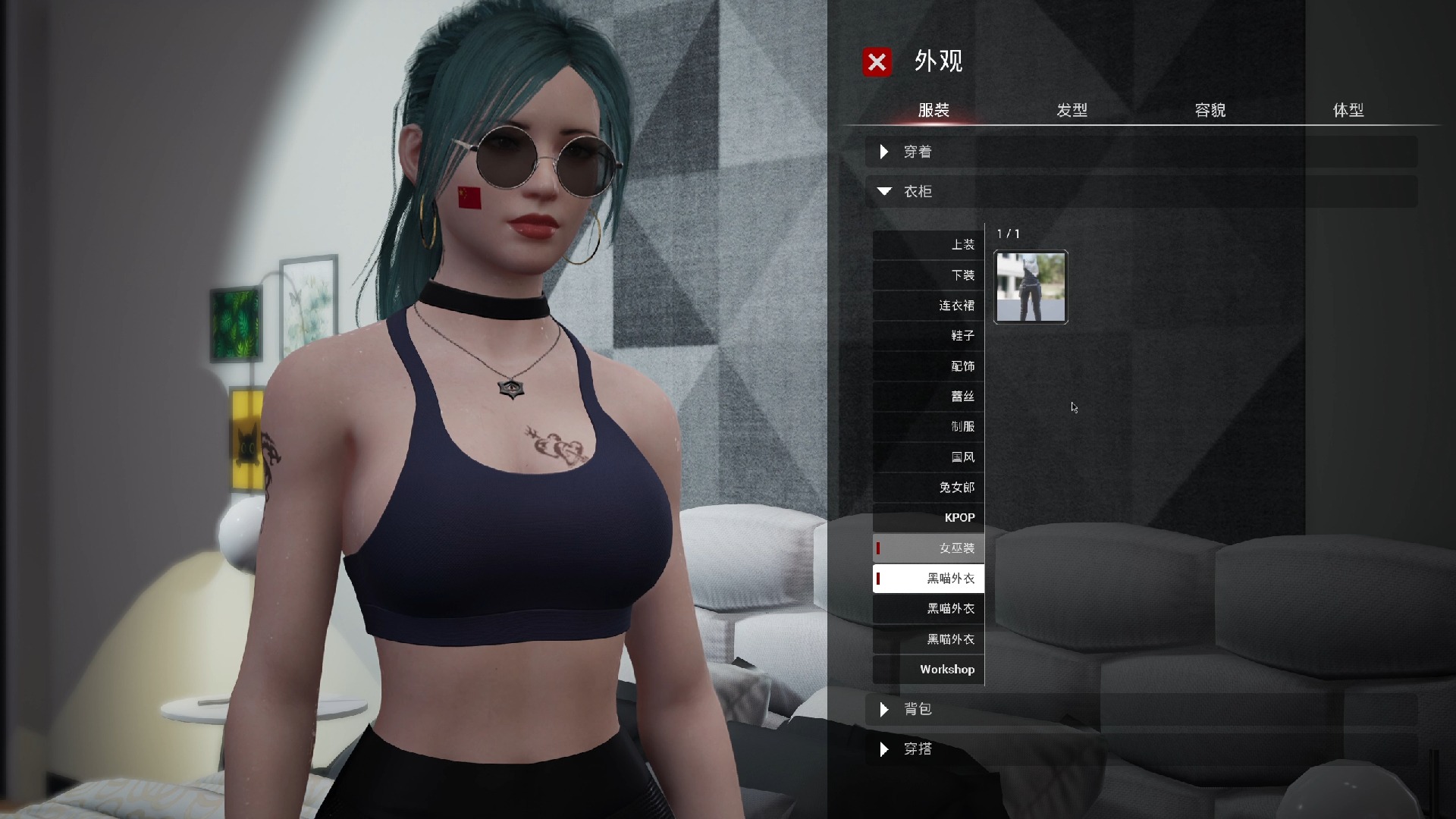The height and width of the screenshot is (819, 1456).
Task: Select the KPOP outfit category
Action: click(929, 518)
